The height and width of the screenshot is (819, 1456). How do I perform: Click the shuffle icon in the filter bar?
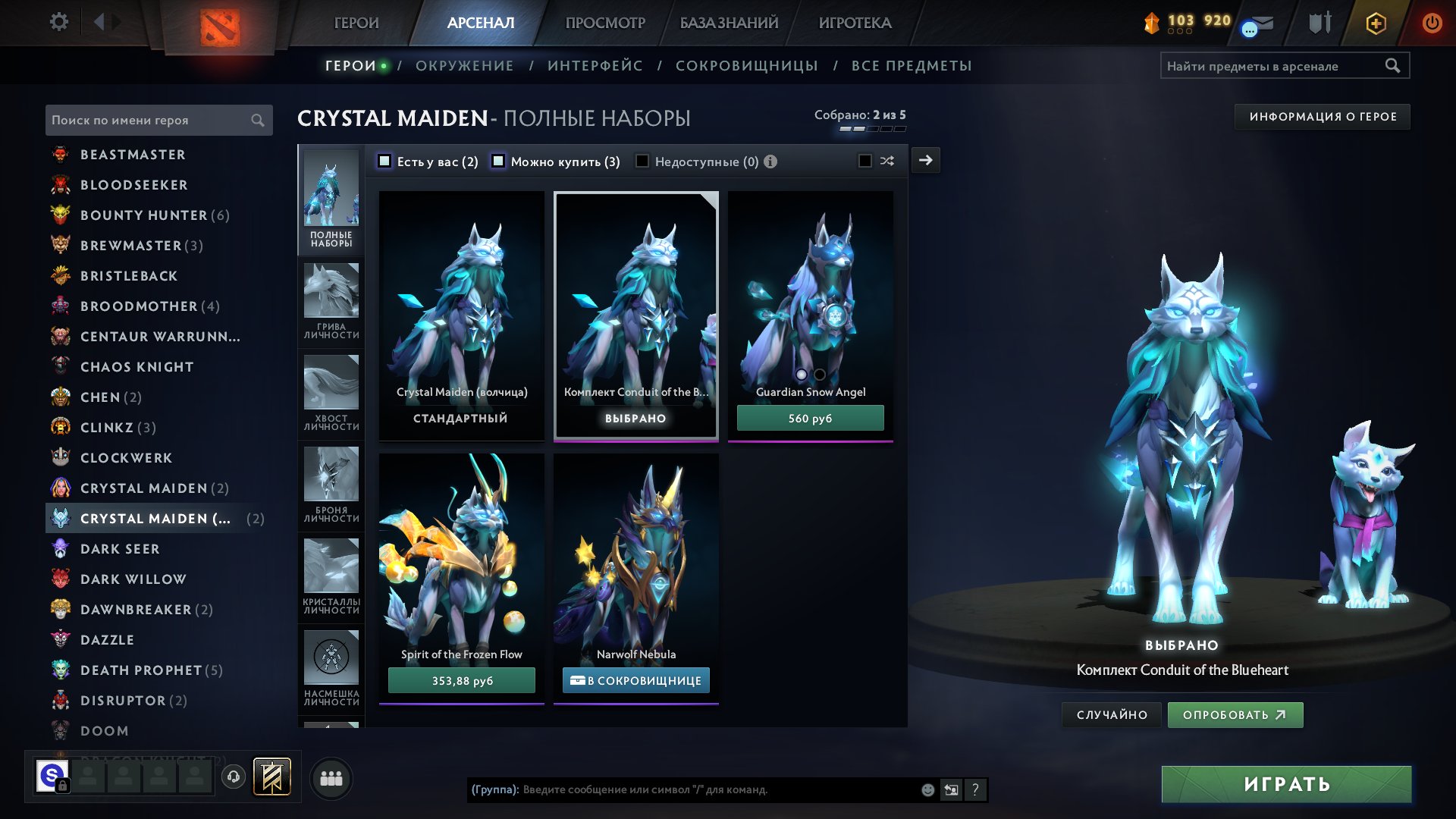pos(887,161)
